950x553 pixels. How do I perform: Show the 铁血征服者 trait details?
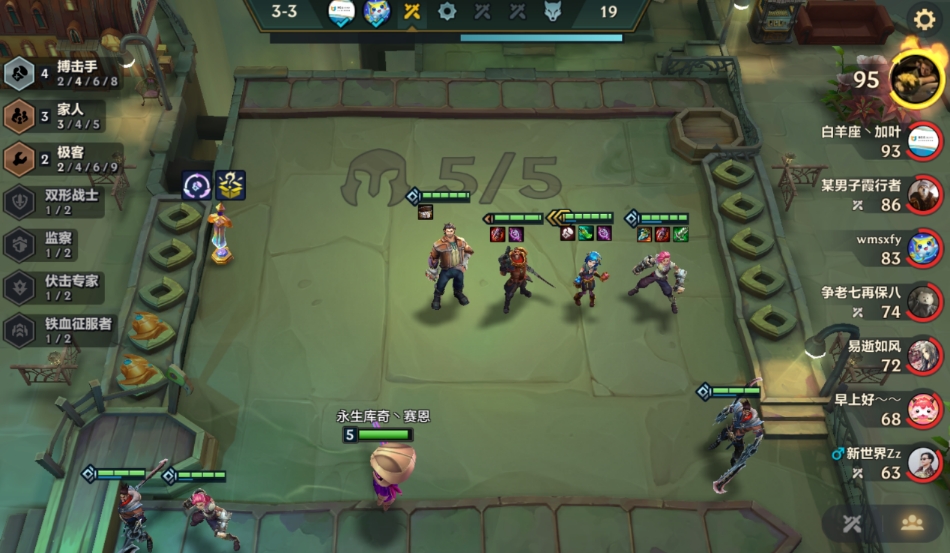coord(60,330)
